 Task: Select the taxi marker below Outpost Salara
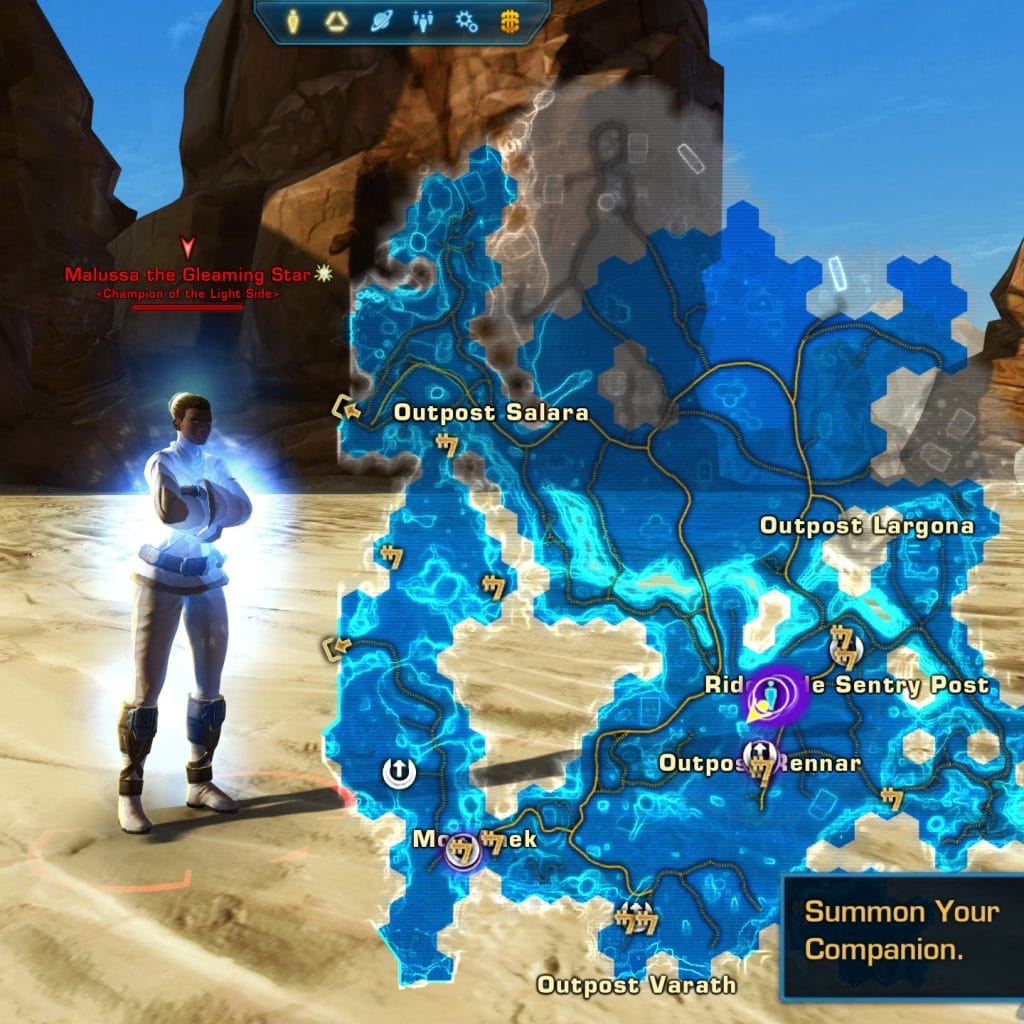(x=445, y=445)
